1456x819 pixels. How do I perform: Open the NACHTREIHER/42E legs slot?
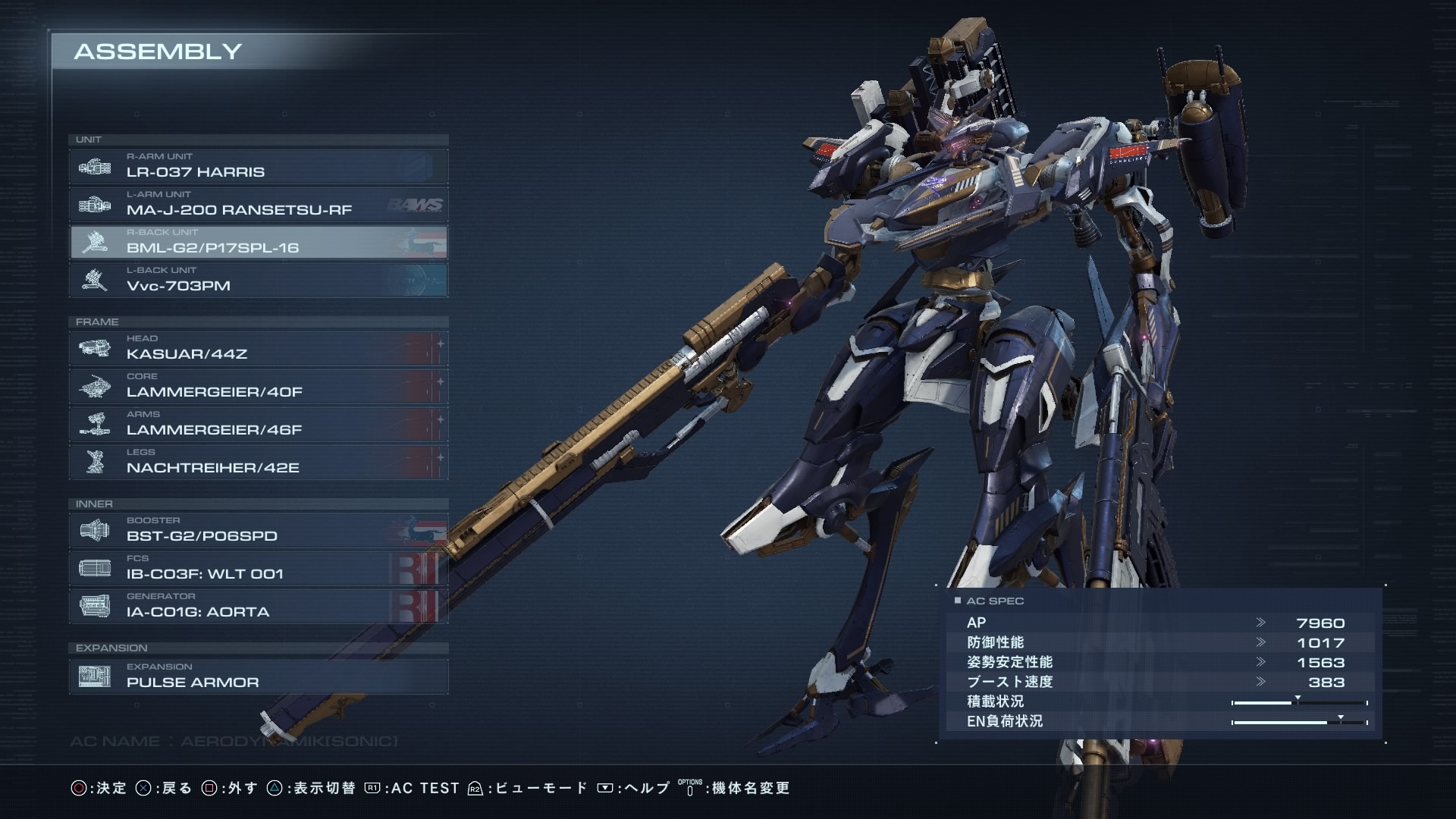258,462
